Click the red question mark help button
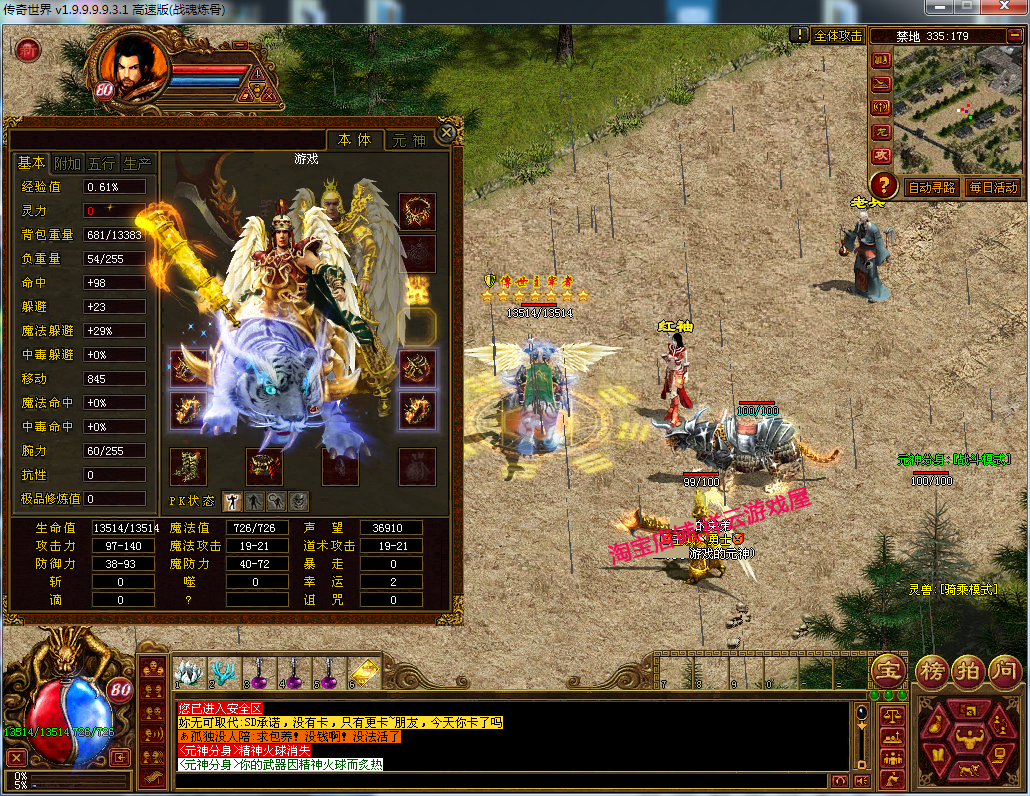This screenshot has width=1030, height=796. [882, 185]
